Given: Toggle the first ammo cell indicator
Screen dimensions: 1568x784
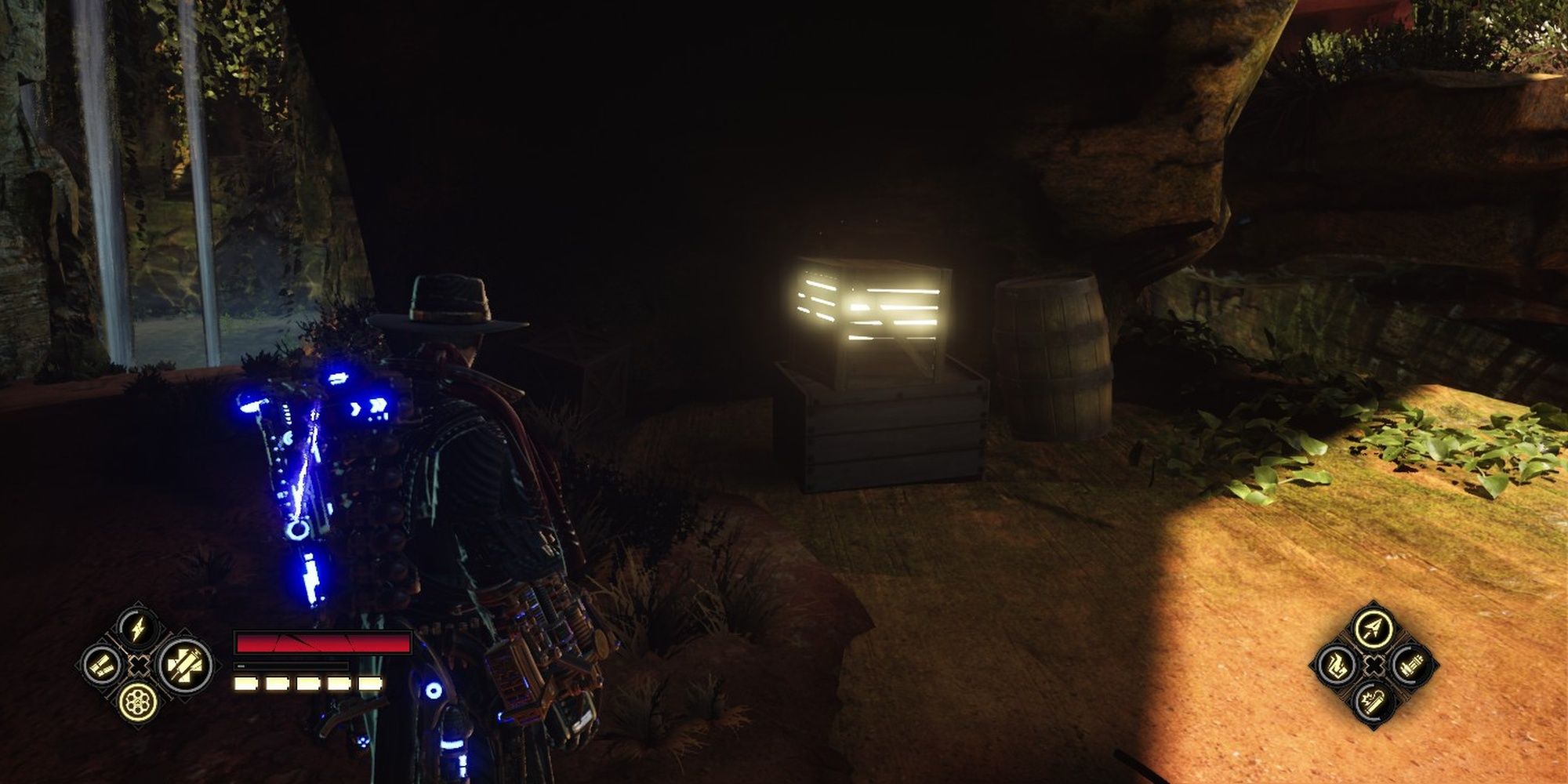Looking at the screenshot, I should point(245,683).
